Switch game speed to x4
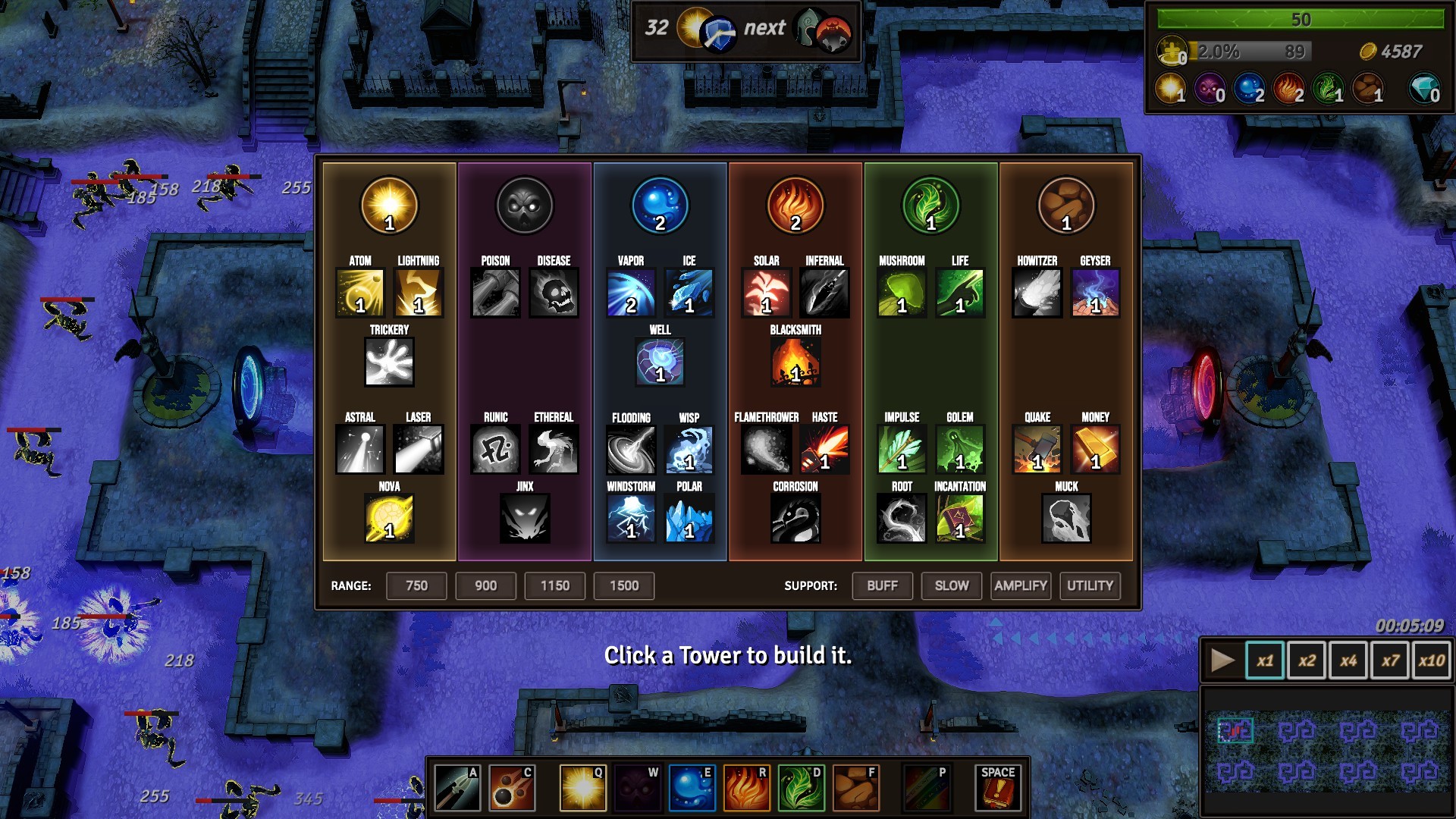1456x819 pixels. tap(1349, 660)
